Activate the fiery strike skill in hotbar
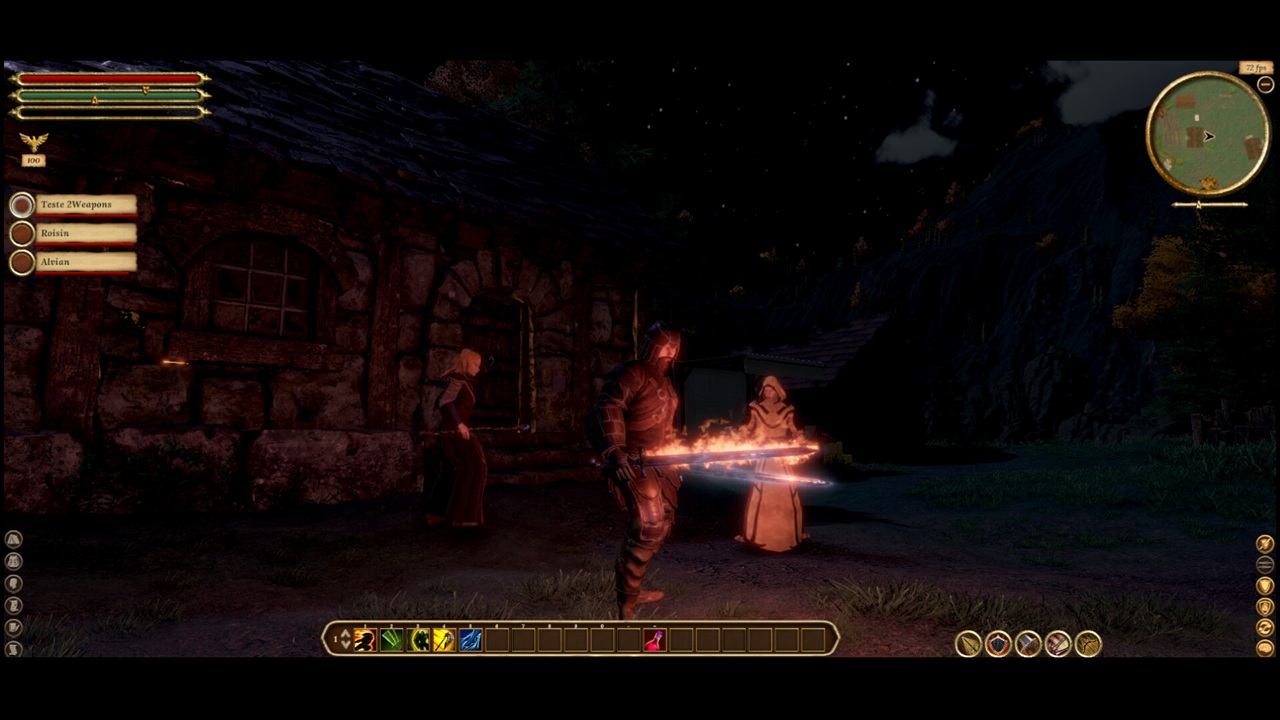The height and width of the screenshot is (720, 1280). (x=365, y=640)
